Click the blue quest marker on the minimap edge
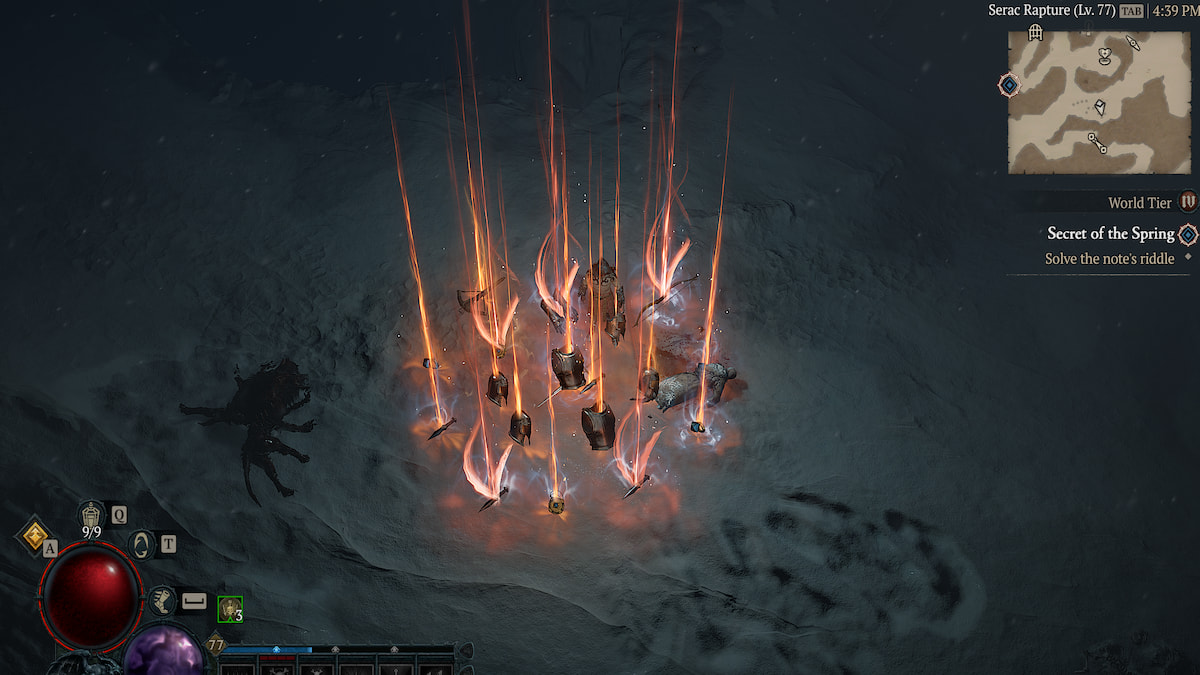This screenshot has height=675, width=1200. coord(1010,85)
